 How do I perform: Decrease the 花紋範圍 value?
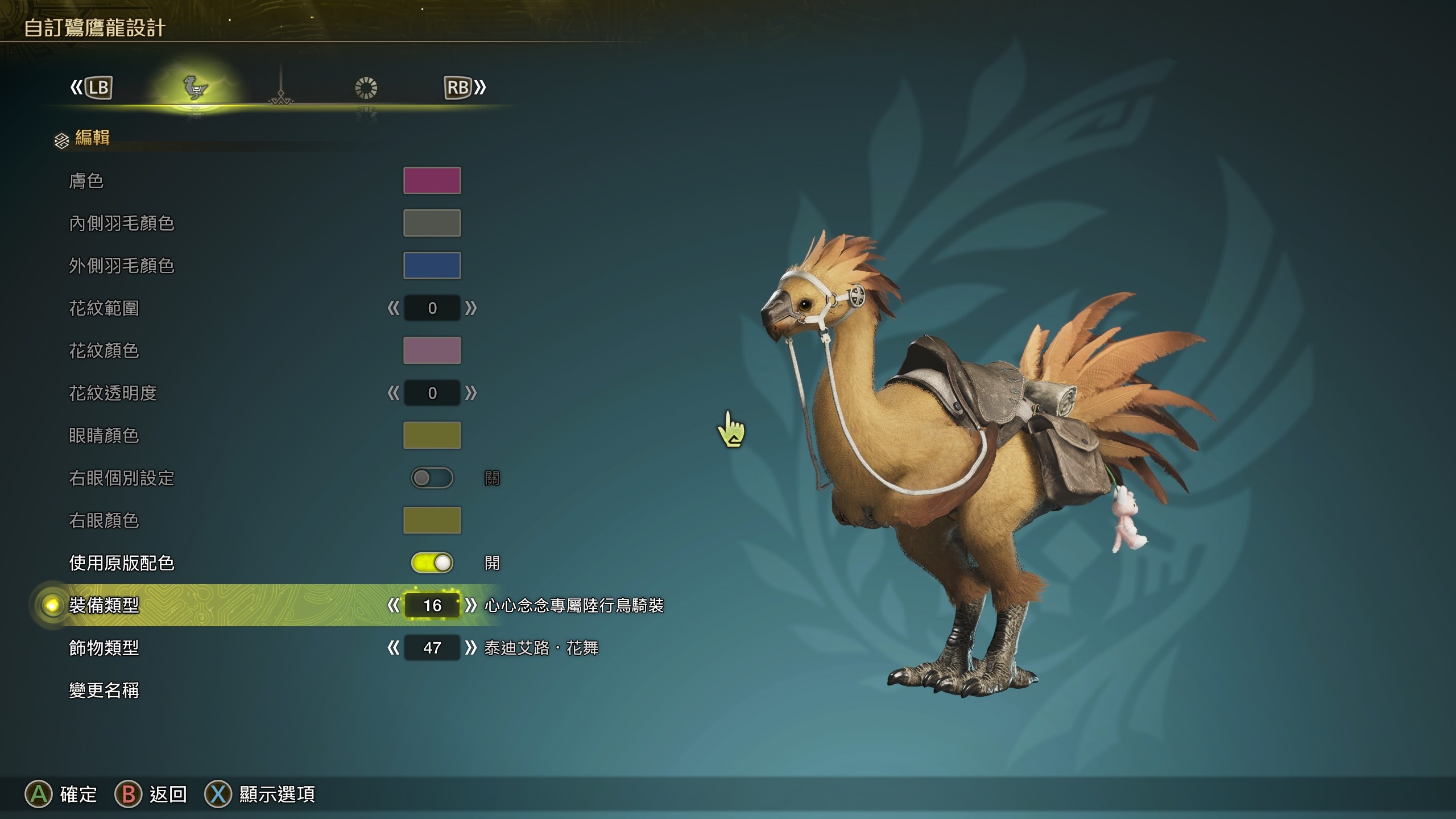coord(393,308)
